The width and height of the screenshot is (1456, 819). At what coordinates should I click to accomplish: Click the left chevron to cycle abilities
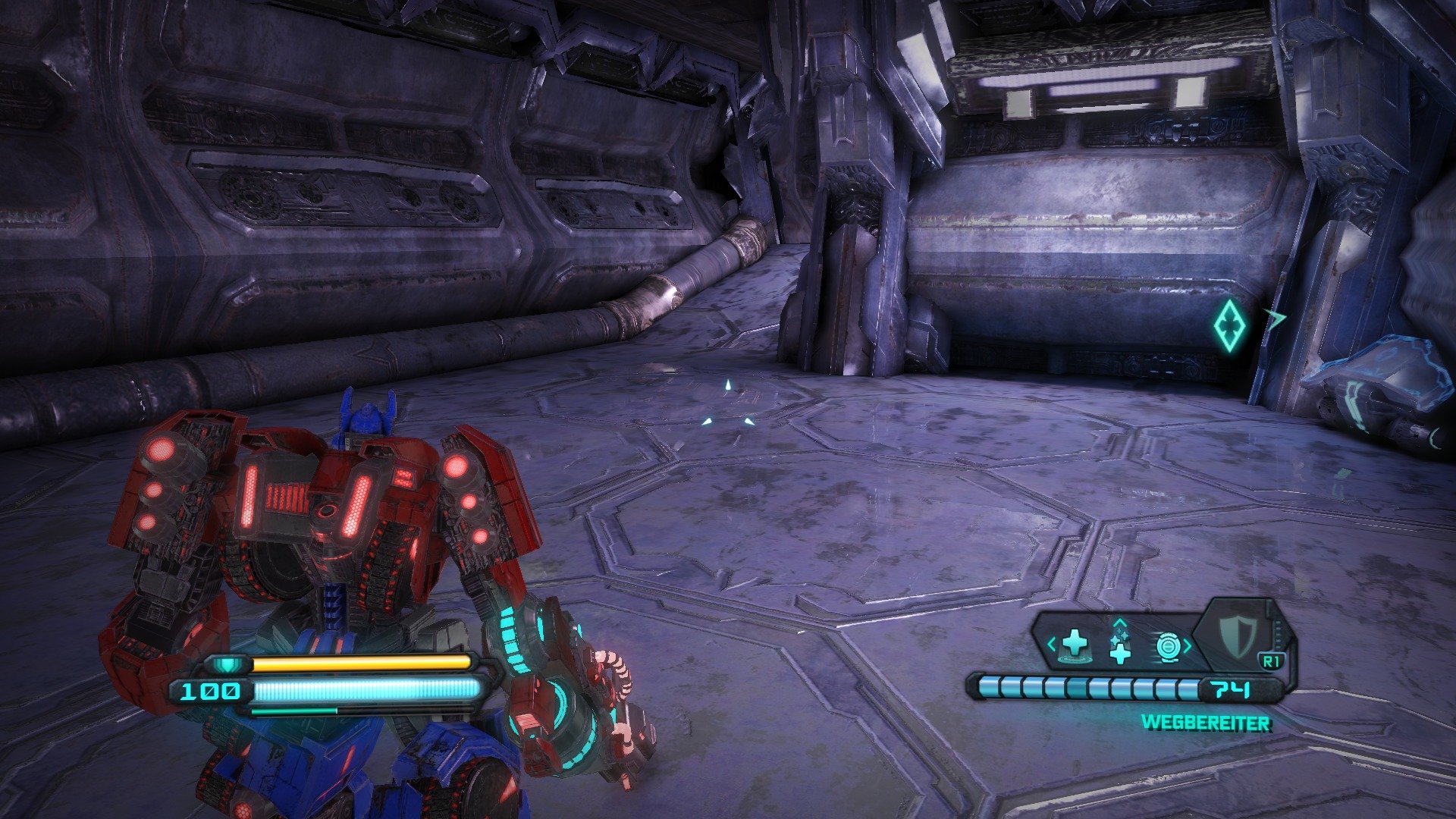[1051, 644]
